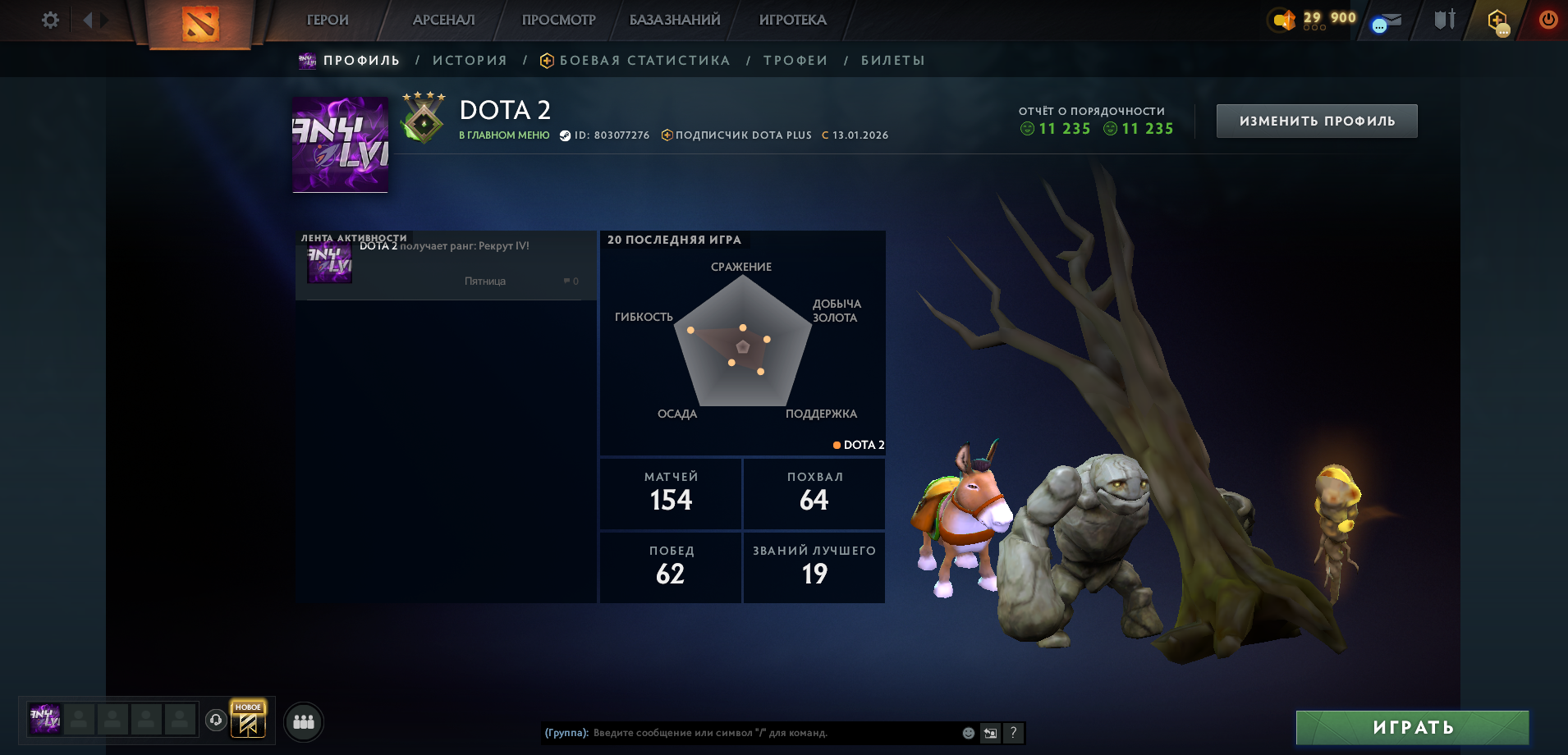Open the ПРОСМОТР menu item
This screenshot has height=755, width=1568.
coord(558,19)
